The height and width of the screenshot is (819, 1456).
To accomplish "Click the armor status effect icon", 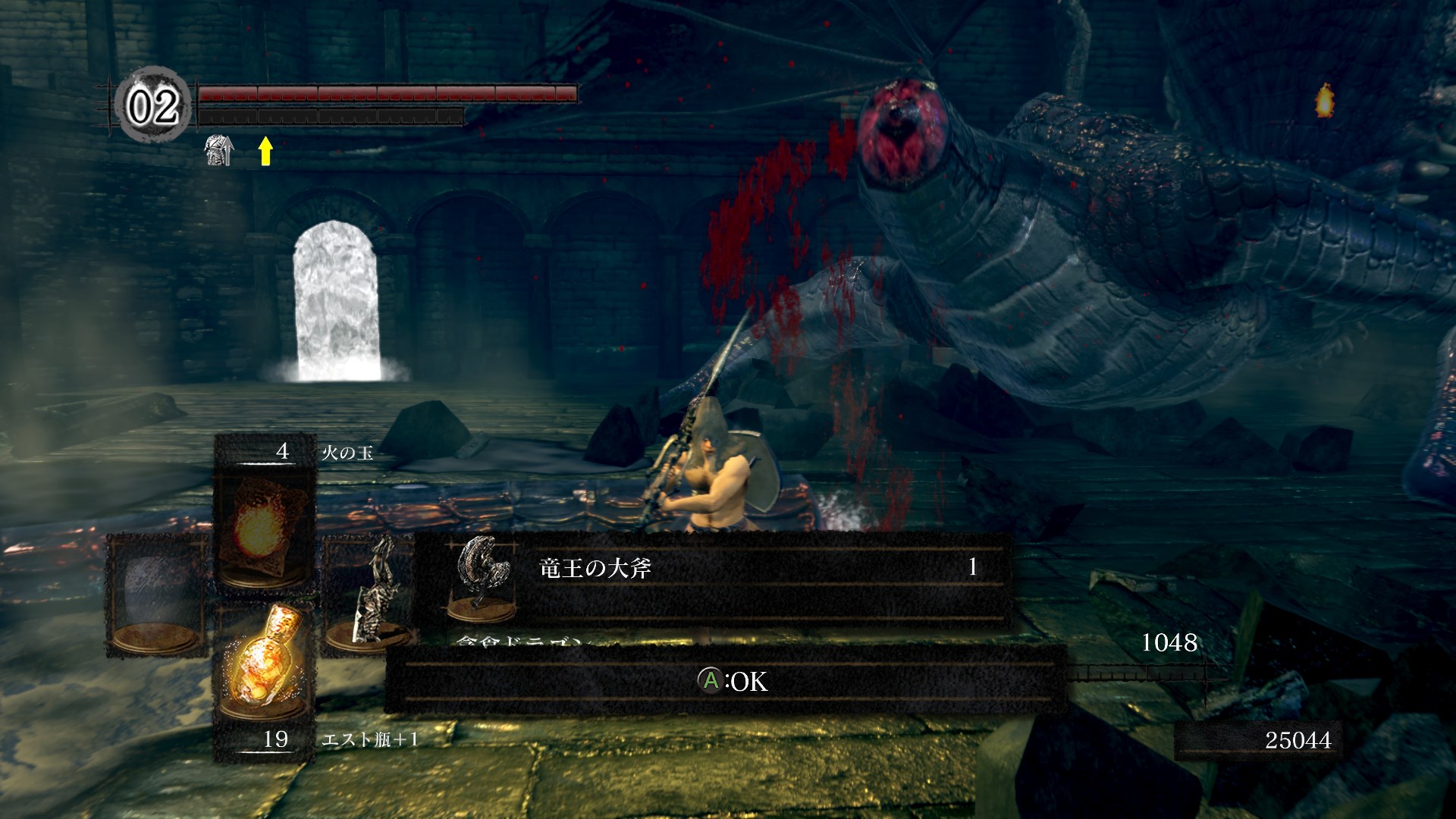I will [x=219, y=150].
